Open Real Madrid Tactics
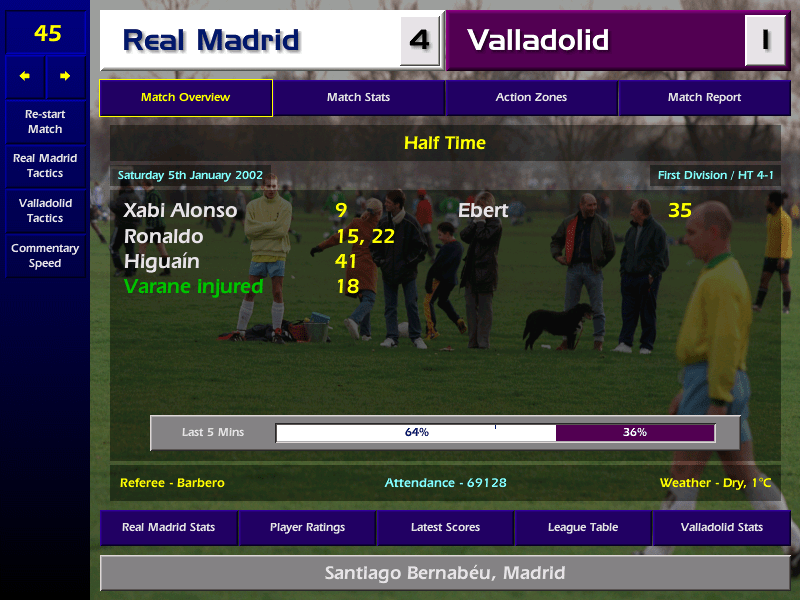Screen dimensions: 800x600 point(45,166)
